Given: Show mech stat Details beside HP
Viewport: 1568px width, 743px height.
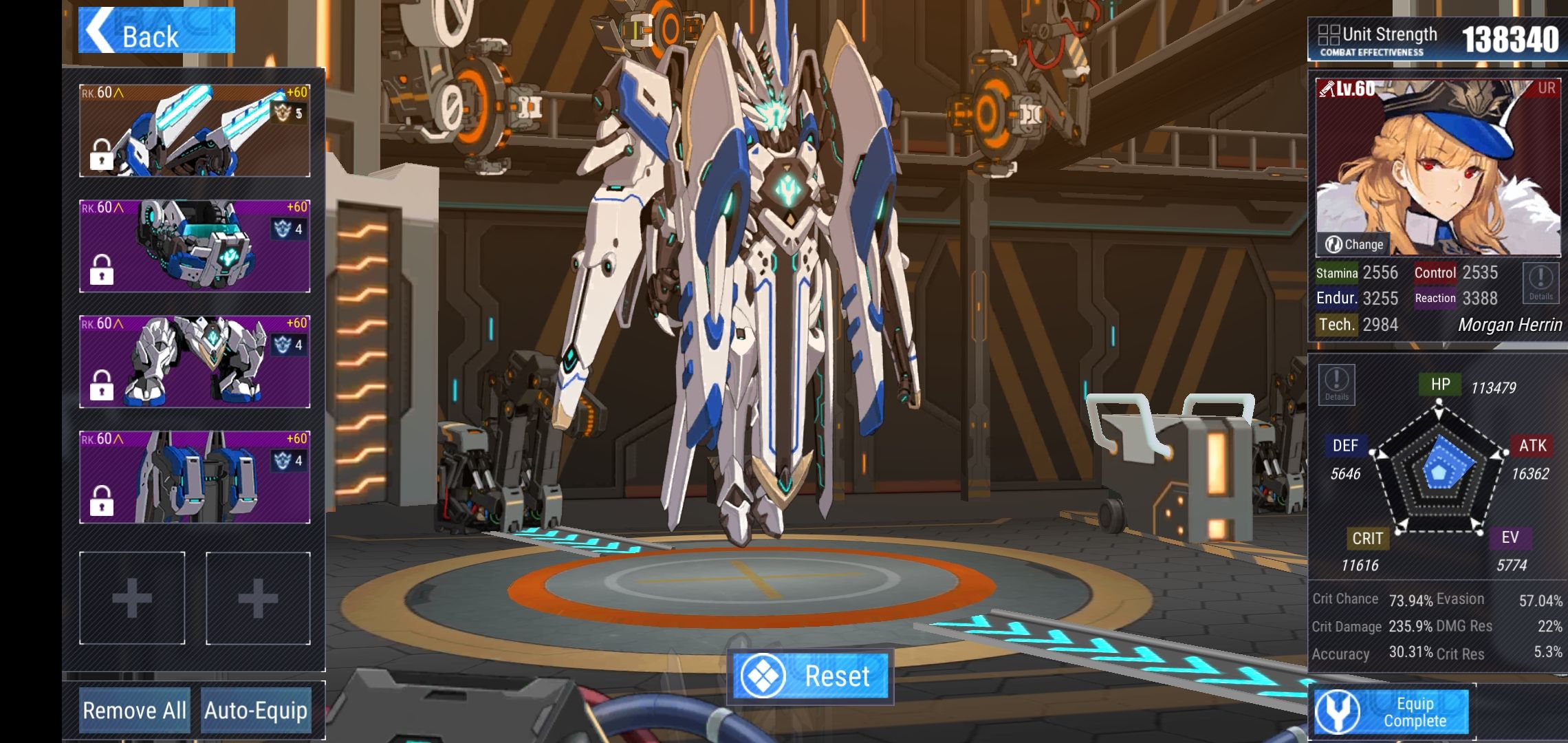Looking at the screenshot, I should pyautogui.click(x=1336, y=384).
